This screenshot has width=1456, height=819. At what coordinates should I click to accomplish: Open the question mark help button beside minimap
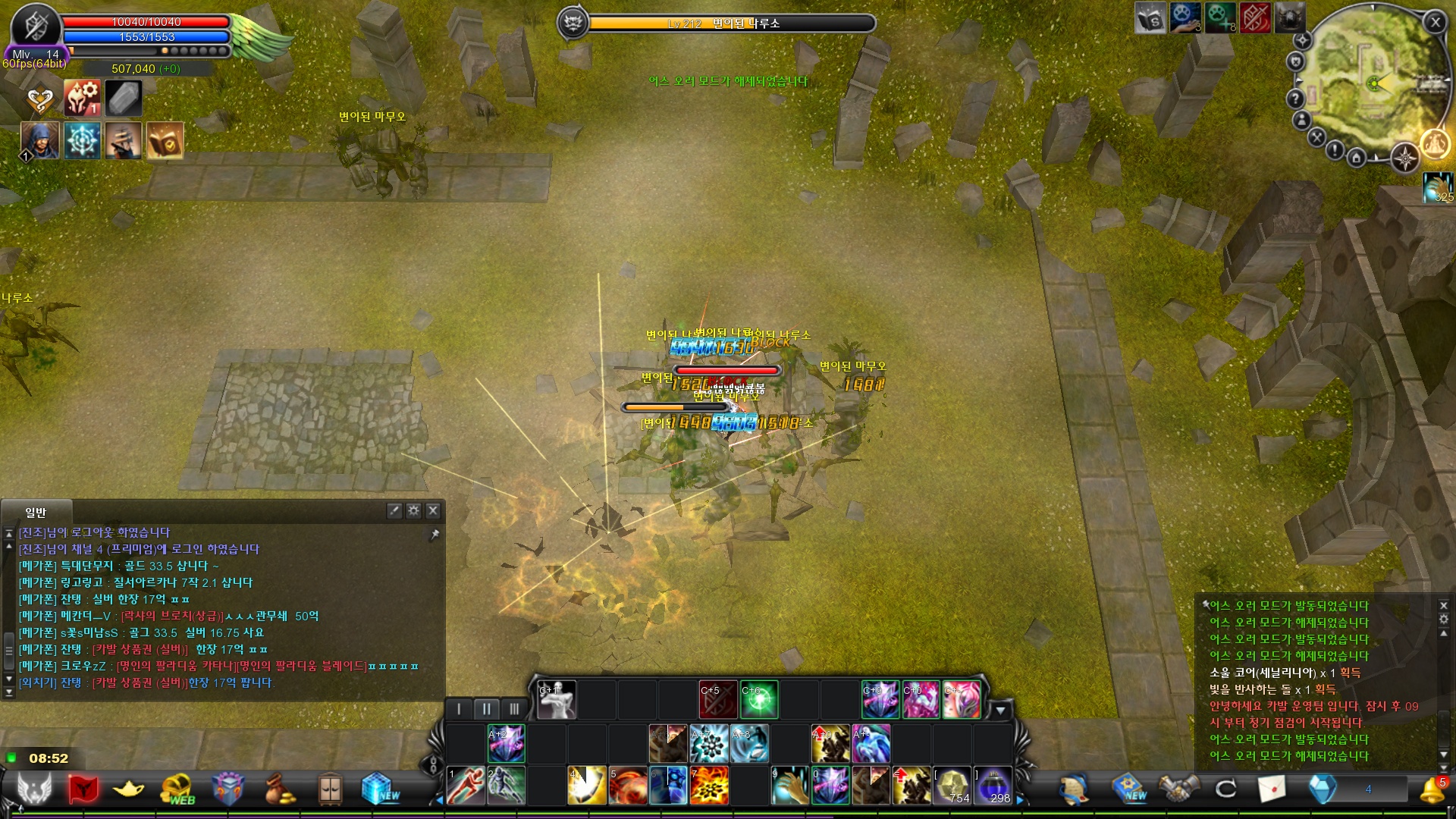click(1295, 99)
